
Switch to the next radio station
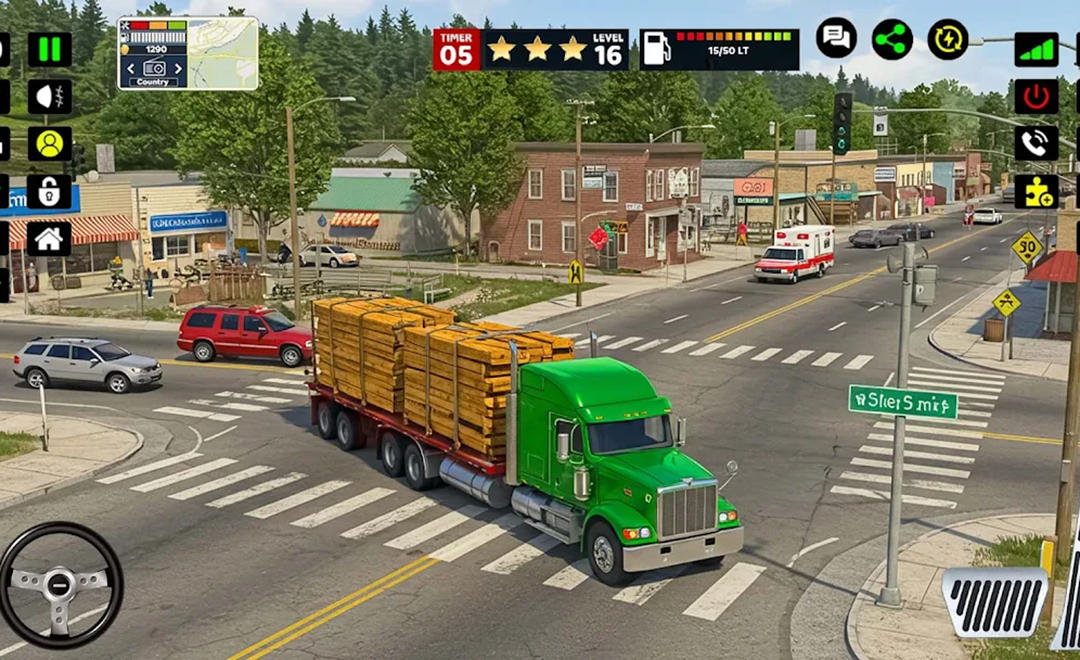179,68
